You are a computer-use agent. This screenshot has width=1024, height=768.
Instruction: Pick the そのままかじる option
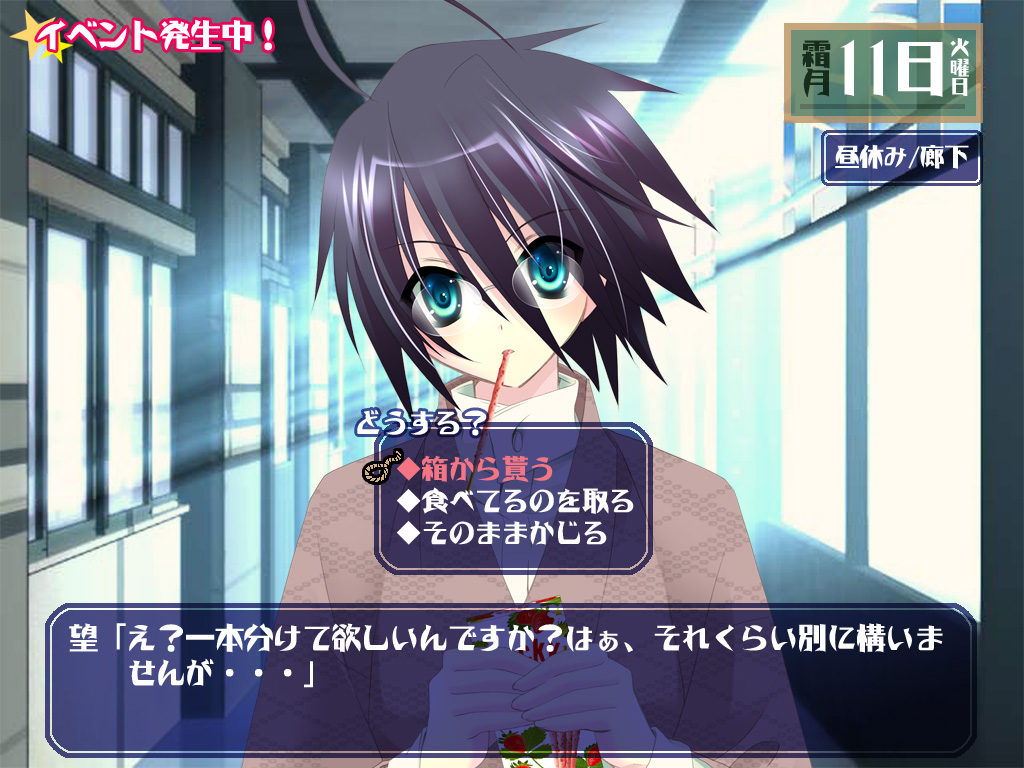click(x=502, y=533)
